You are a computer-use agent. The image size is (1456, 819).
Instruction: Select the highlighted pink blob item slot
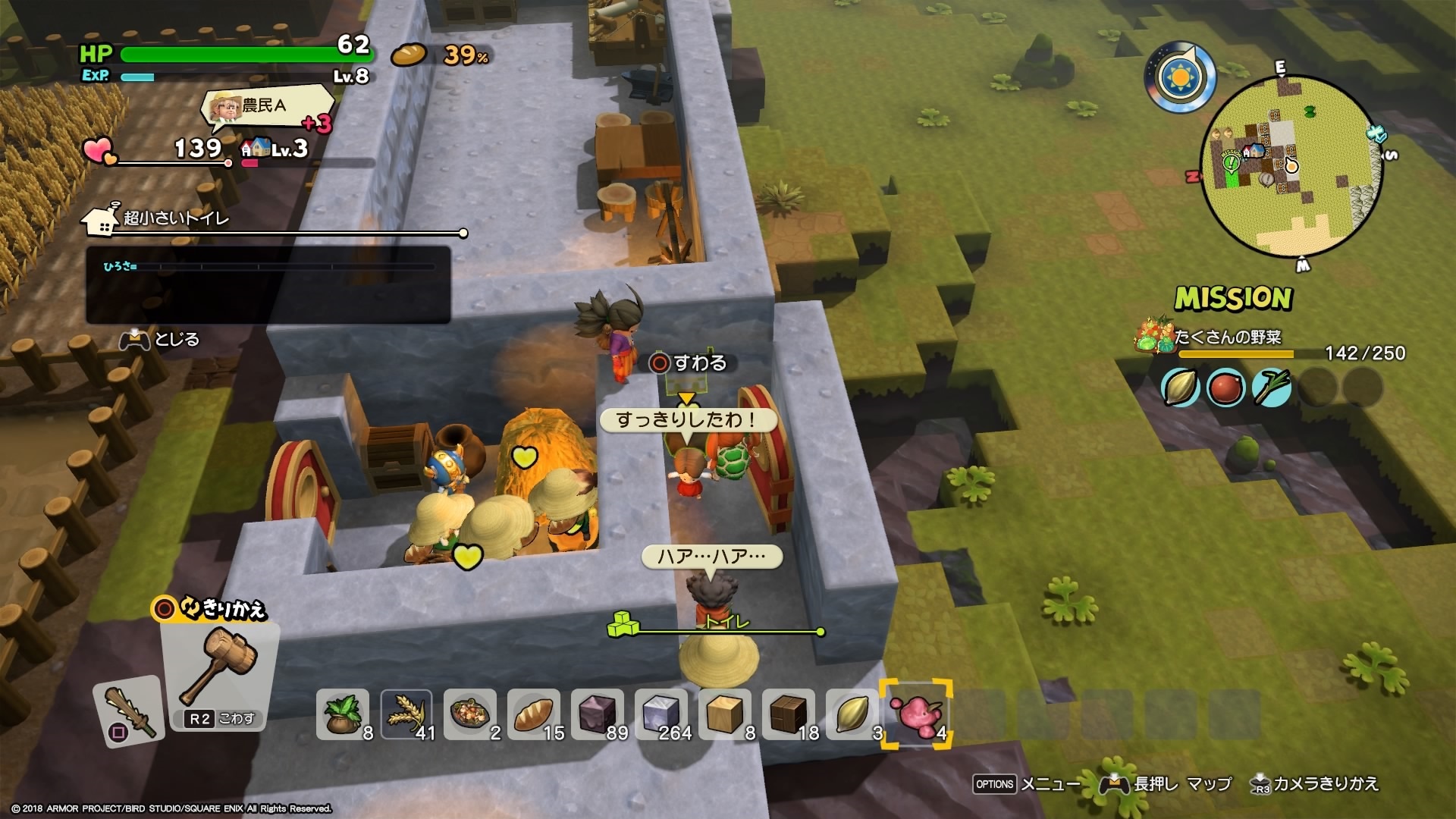tap(916, 714)
